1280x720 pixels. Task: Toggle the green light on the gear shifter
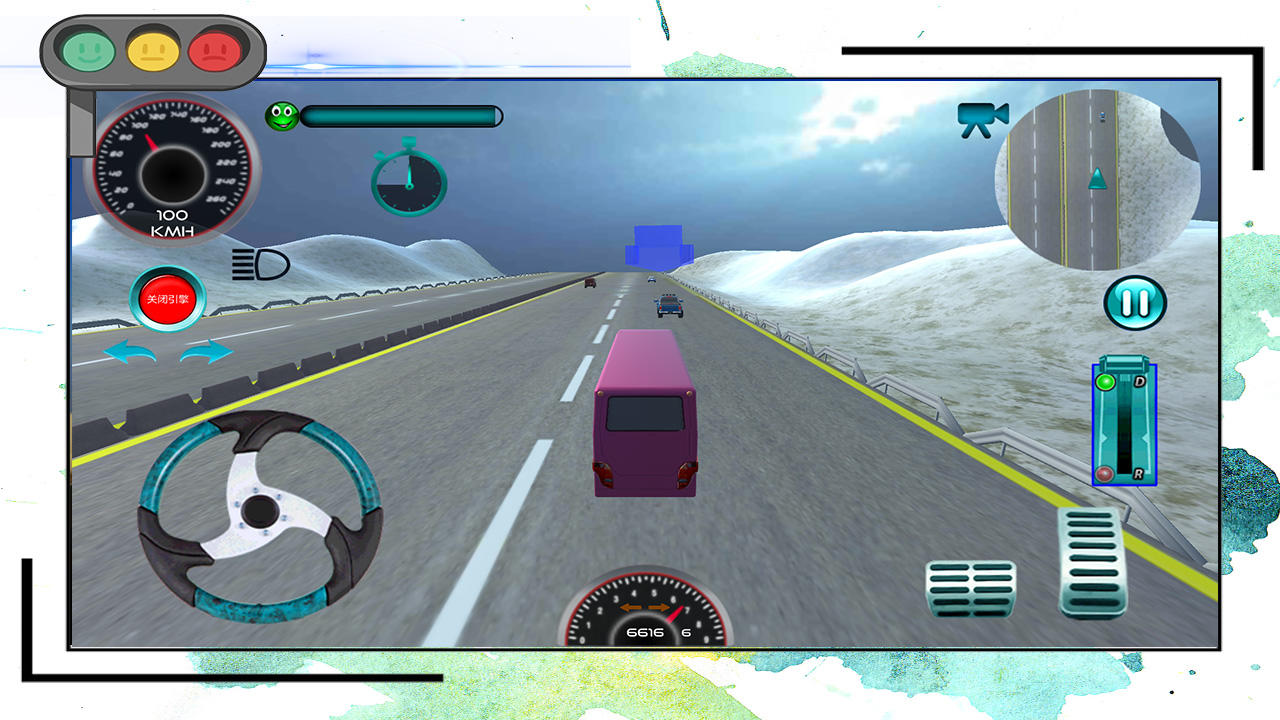(x=1106, y=382)
